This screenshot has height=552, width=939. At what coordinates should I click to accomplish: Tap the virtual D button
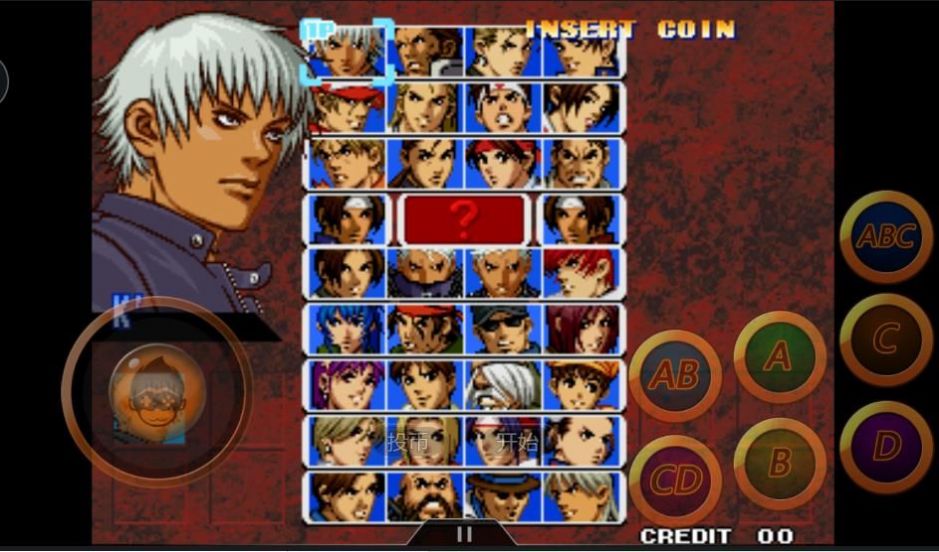coord(885,446)
